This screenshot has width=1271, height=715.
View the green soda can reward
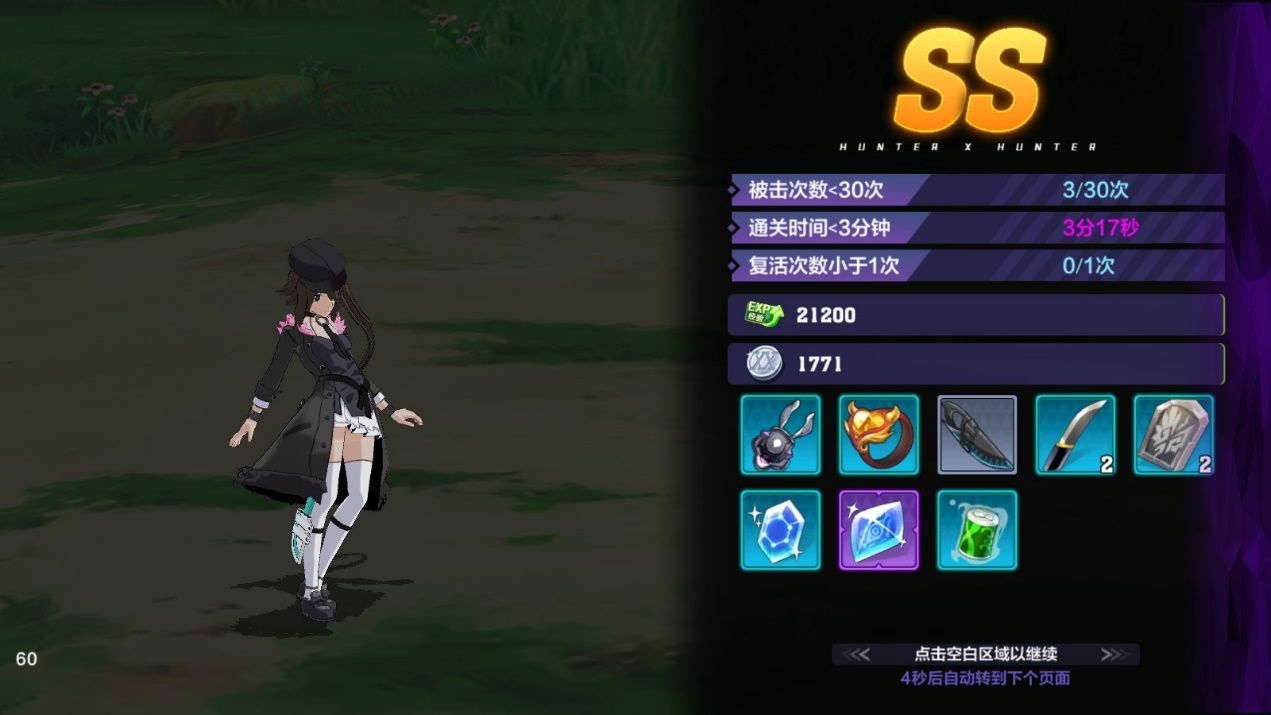(977, 530)
